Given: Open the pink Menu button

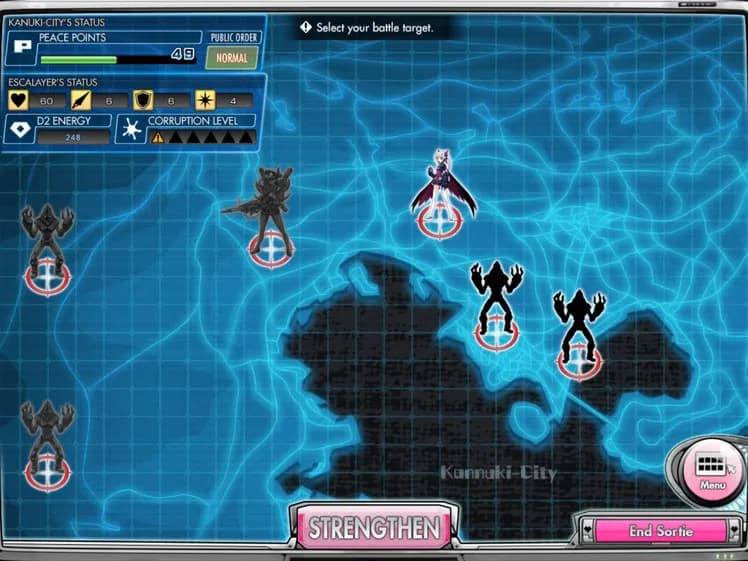Looking at the screenshot, I should [712, 468].
